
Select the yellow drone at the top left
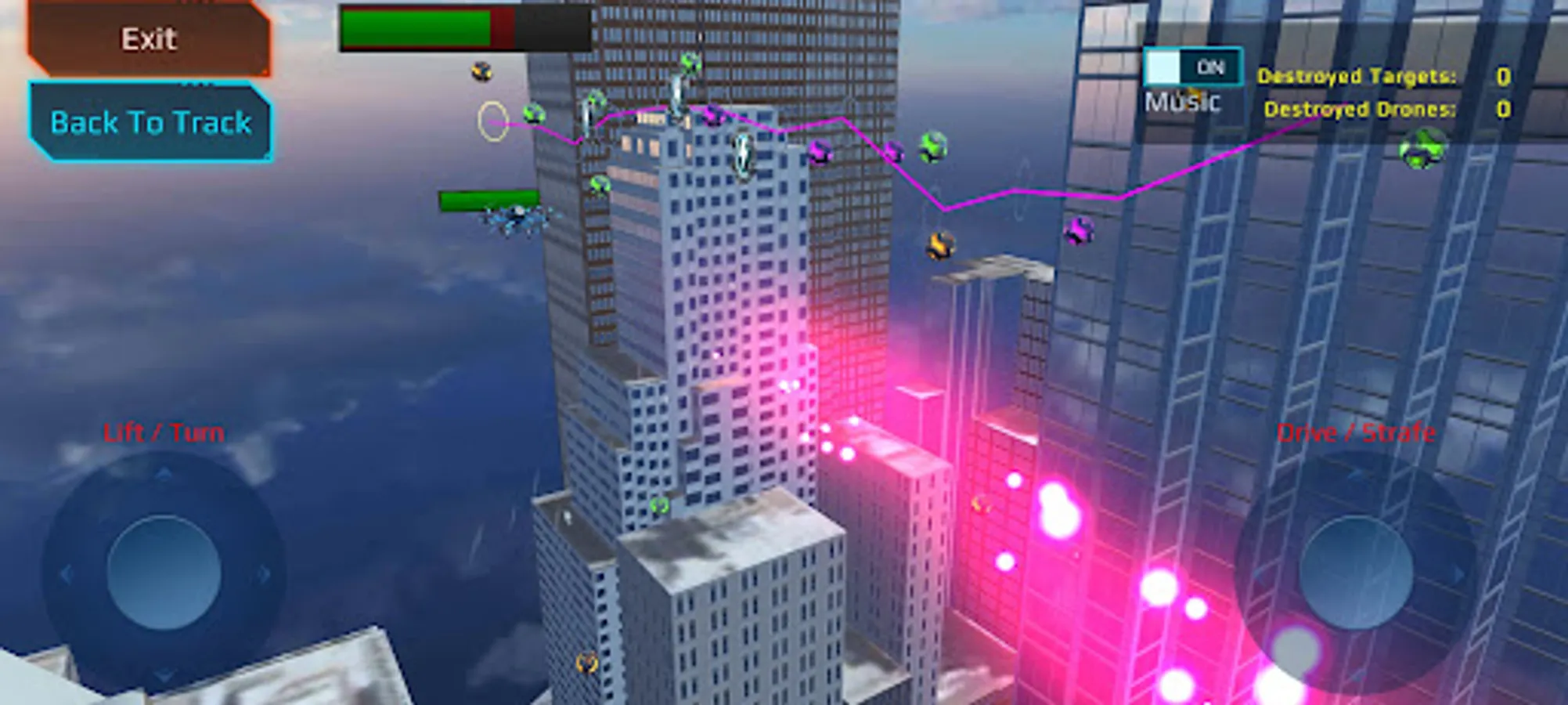tap(481, 71)
